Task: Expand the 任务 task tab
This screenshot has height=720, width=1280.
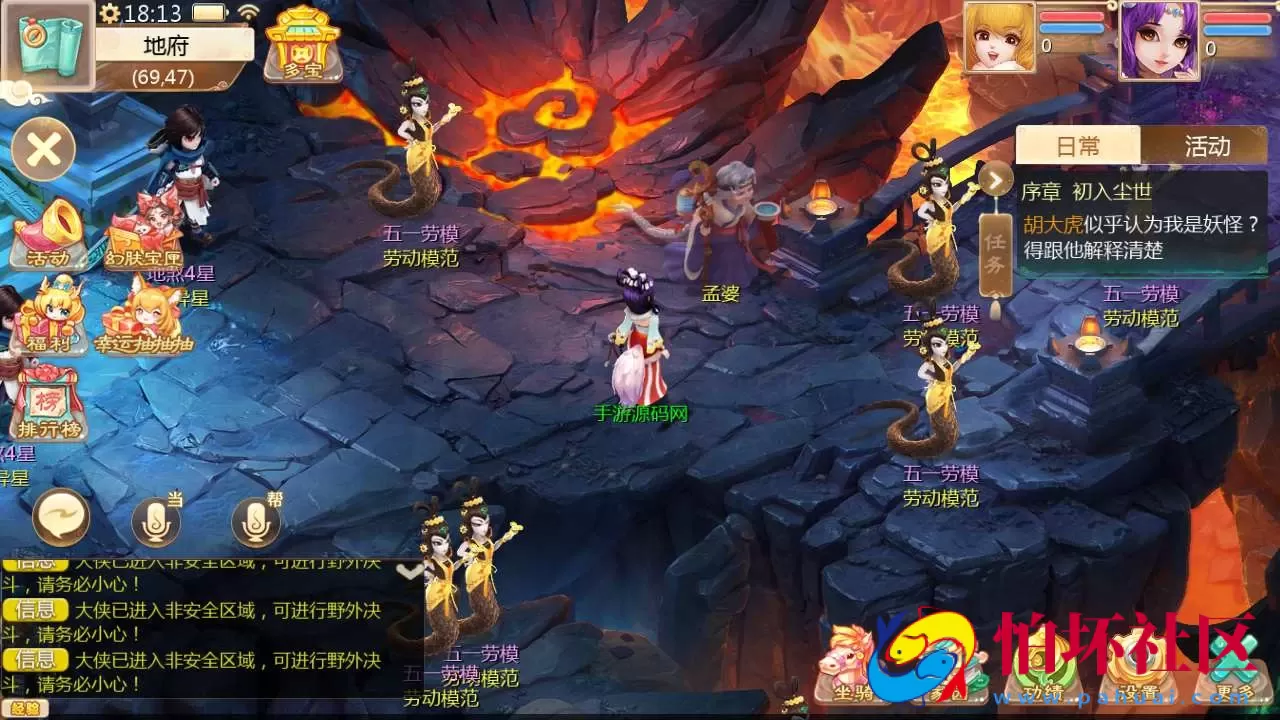Action: click(x=995, y=250)
